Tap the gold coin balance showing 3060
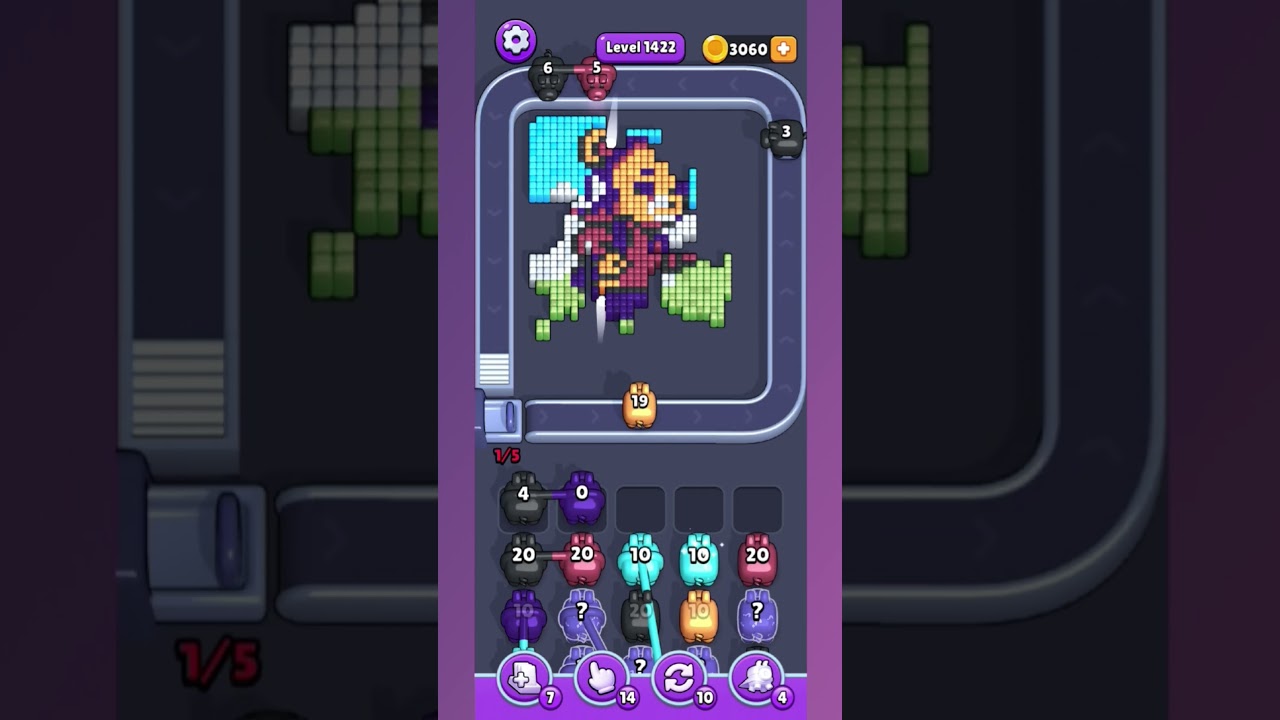This screenshot has height=720, width=1280. click(x=738, y=47)
